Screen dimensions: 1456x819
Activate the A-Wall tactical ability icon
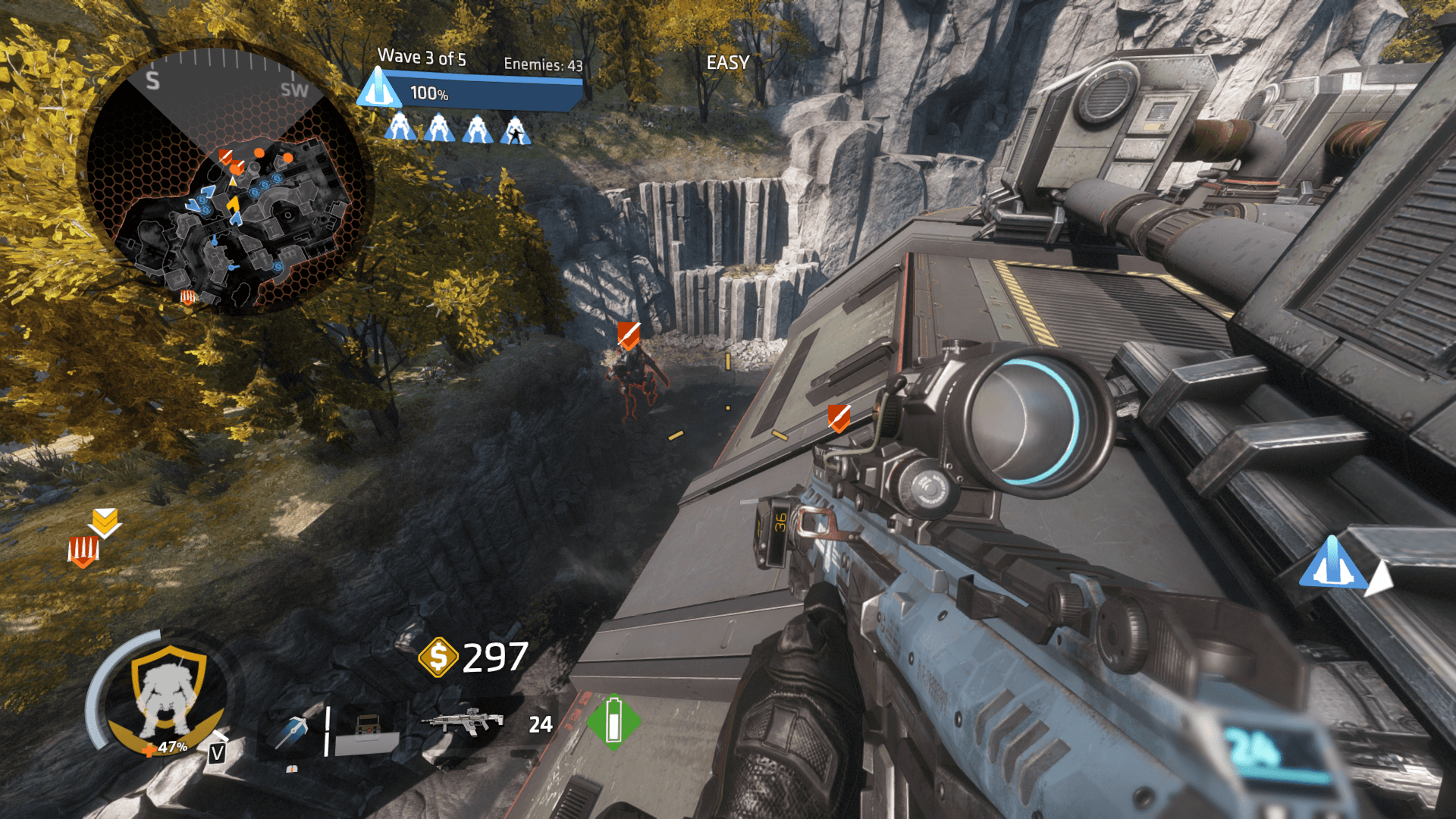click(367, 735)
